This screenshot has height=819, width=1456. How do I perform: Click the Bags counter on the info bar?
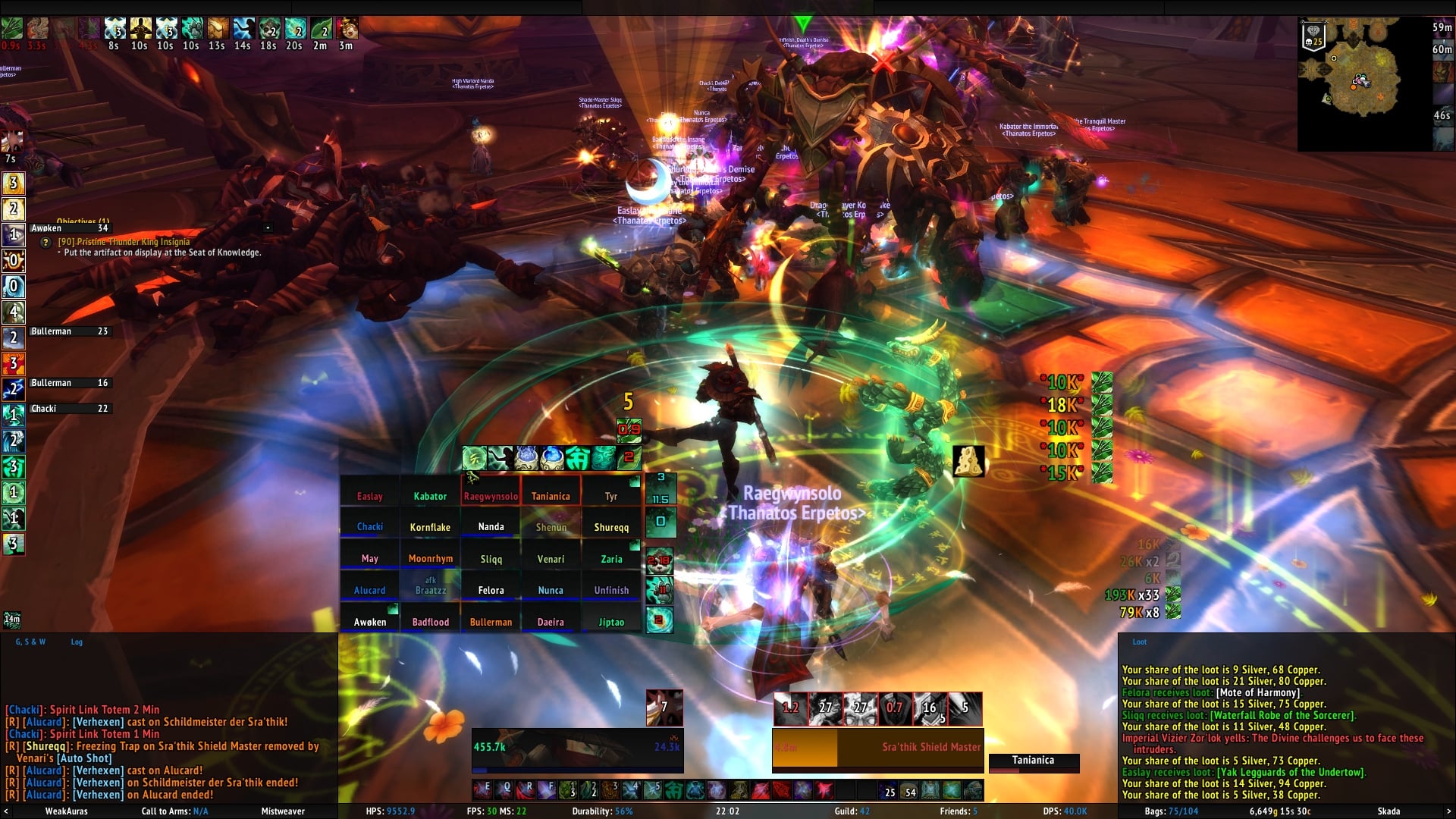click(1171, 811)
